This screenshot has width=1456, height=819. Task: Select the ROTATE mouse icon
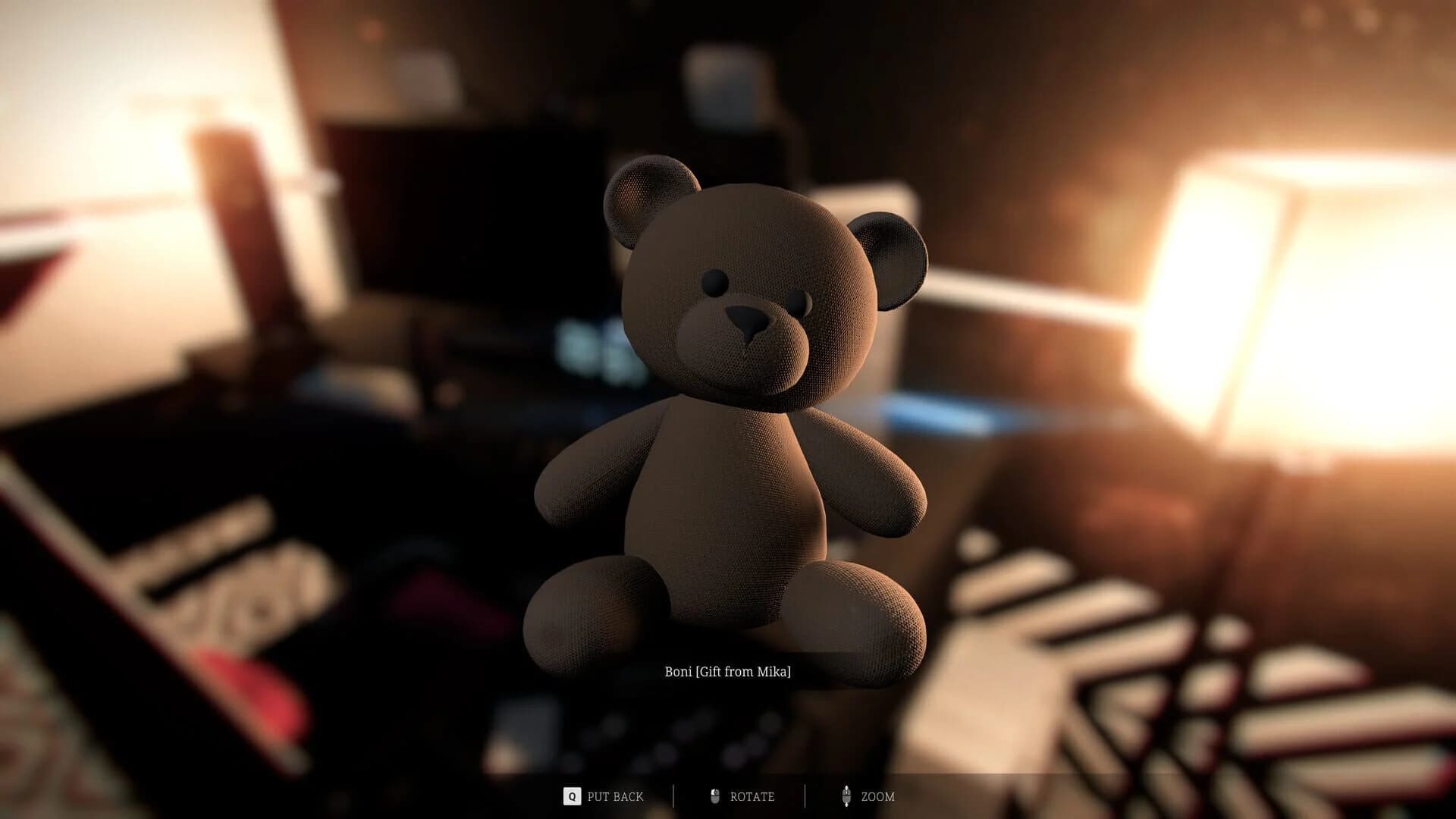(x=715, y=797)
